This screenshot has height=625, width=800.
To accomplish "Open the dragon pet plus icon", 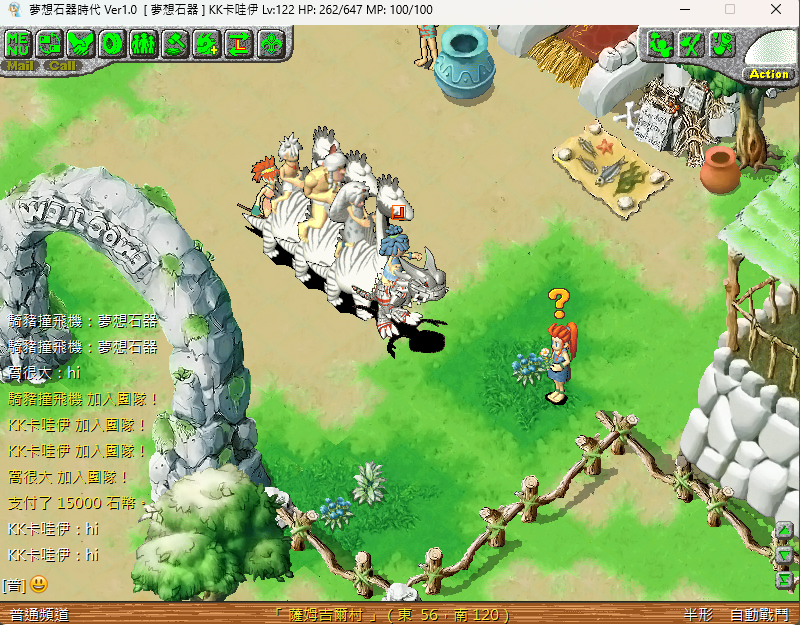I will pos(207,44).
